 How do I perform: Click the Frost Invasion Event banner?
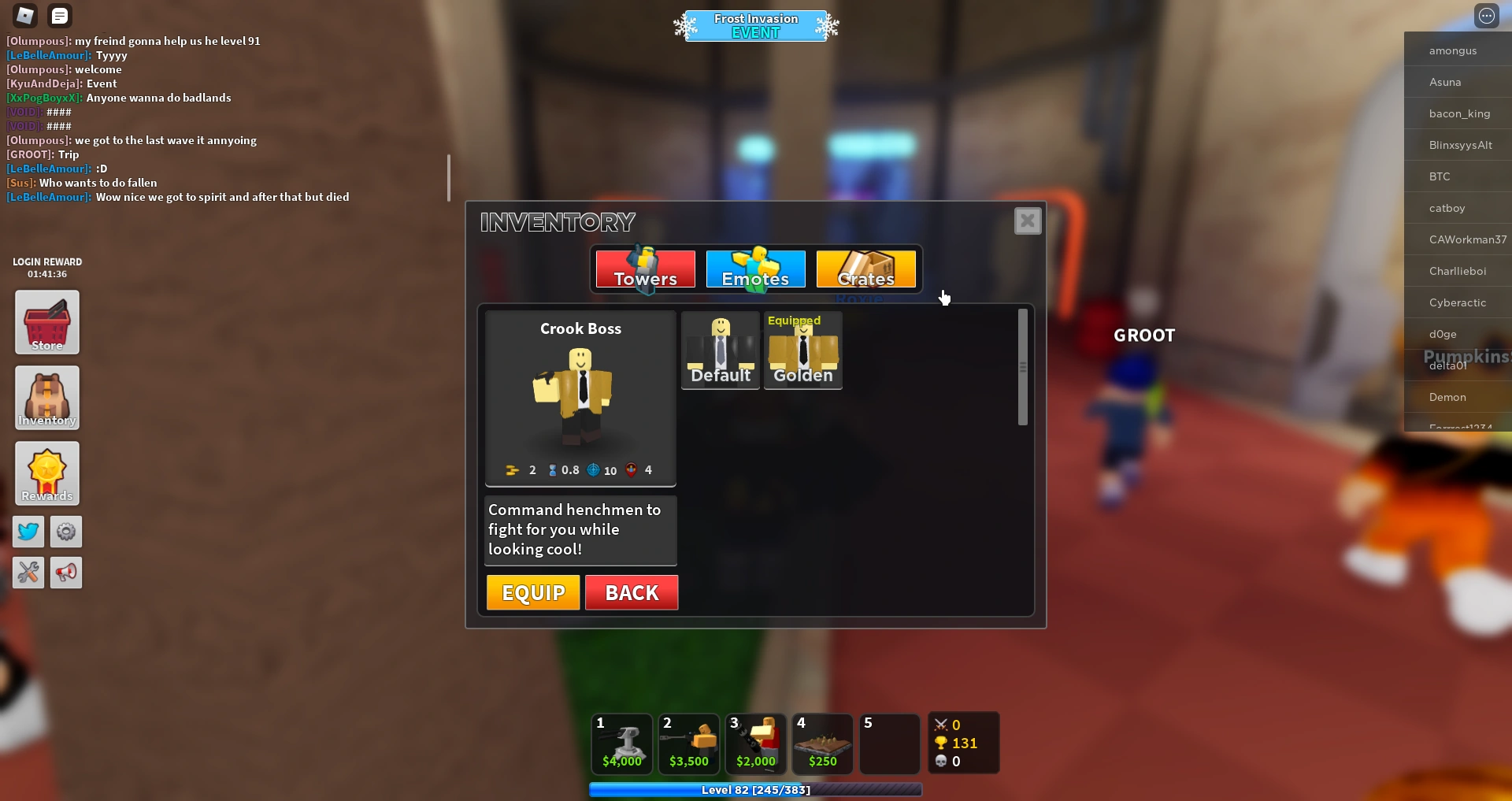pos(754,25)
